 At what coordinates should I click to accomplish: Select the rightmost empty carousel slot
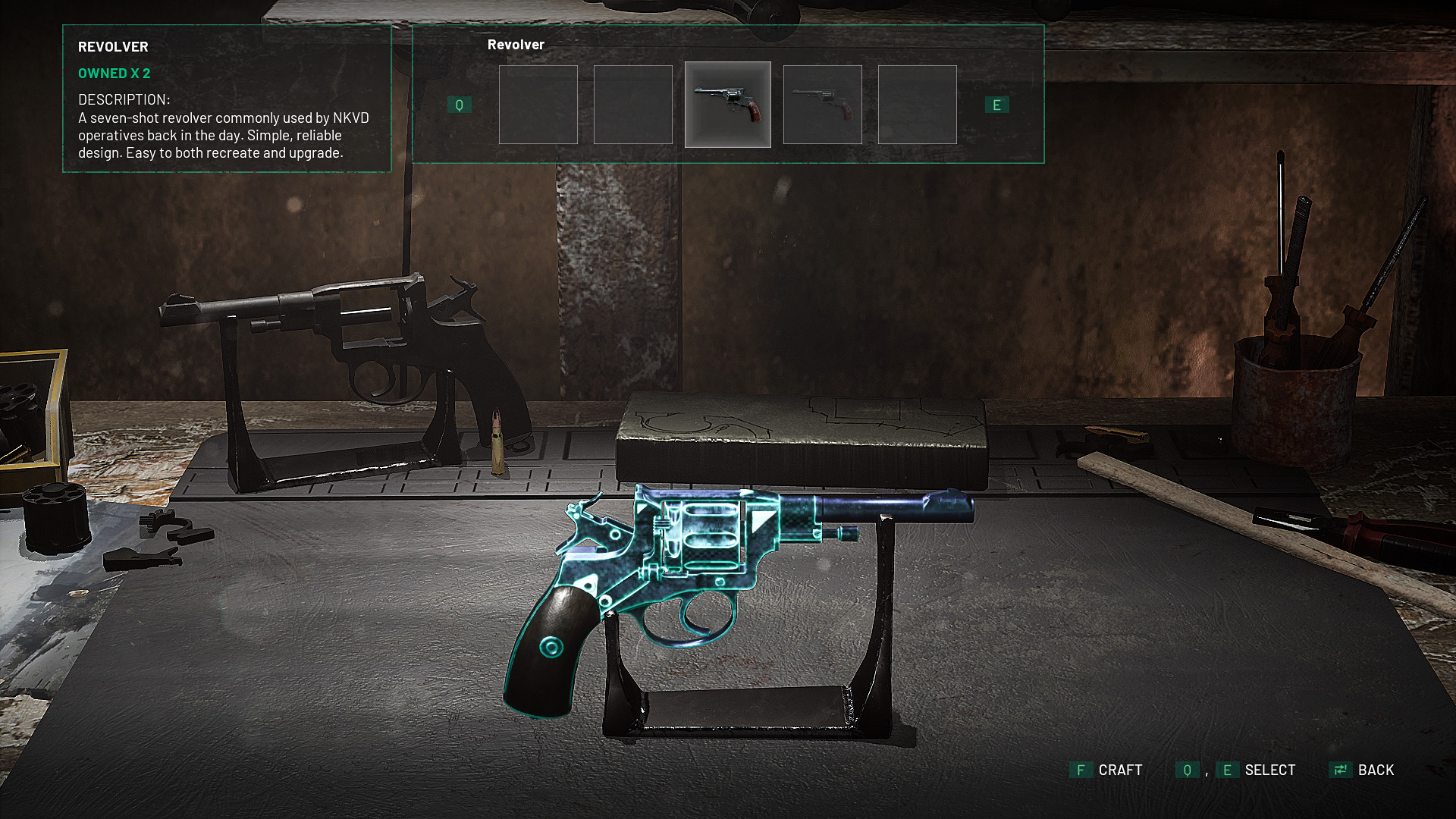916,105
